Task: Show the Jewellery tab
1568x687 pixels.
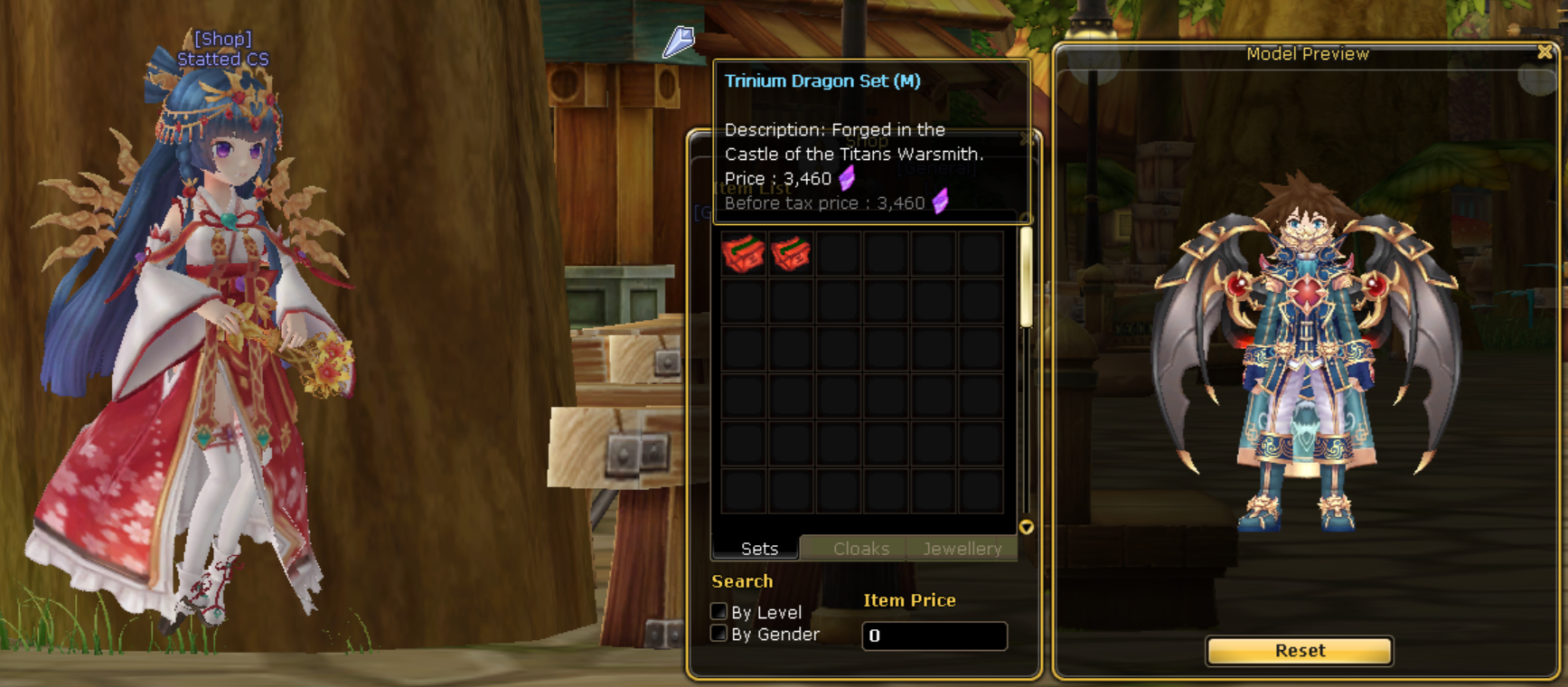Action: pos(962,549)
